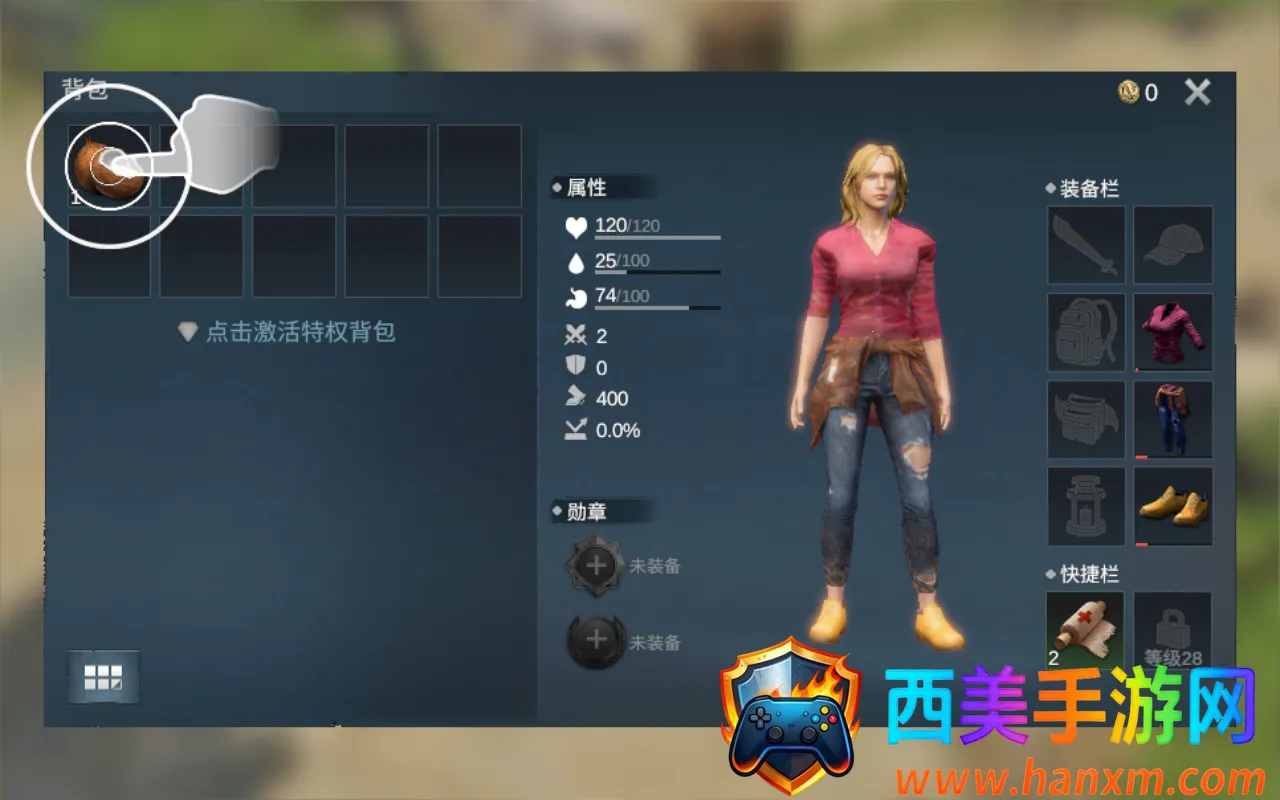Choose the equipped yellow shoes slot

coord(1173,507)
